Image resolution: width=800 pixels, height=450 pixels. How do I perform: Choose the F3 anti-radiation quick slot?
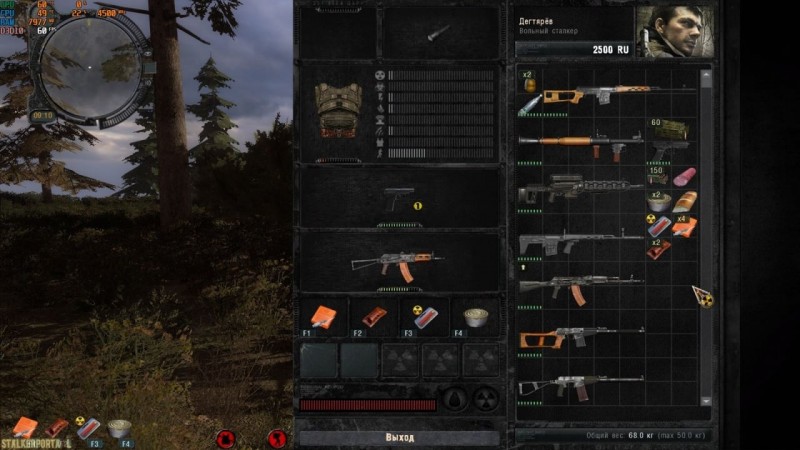pos(424,317)
